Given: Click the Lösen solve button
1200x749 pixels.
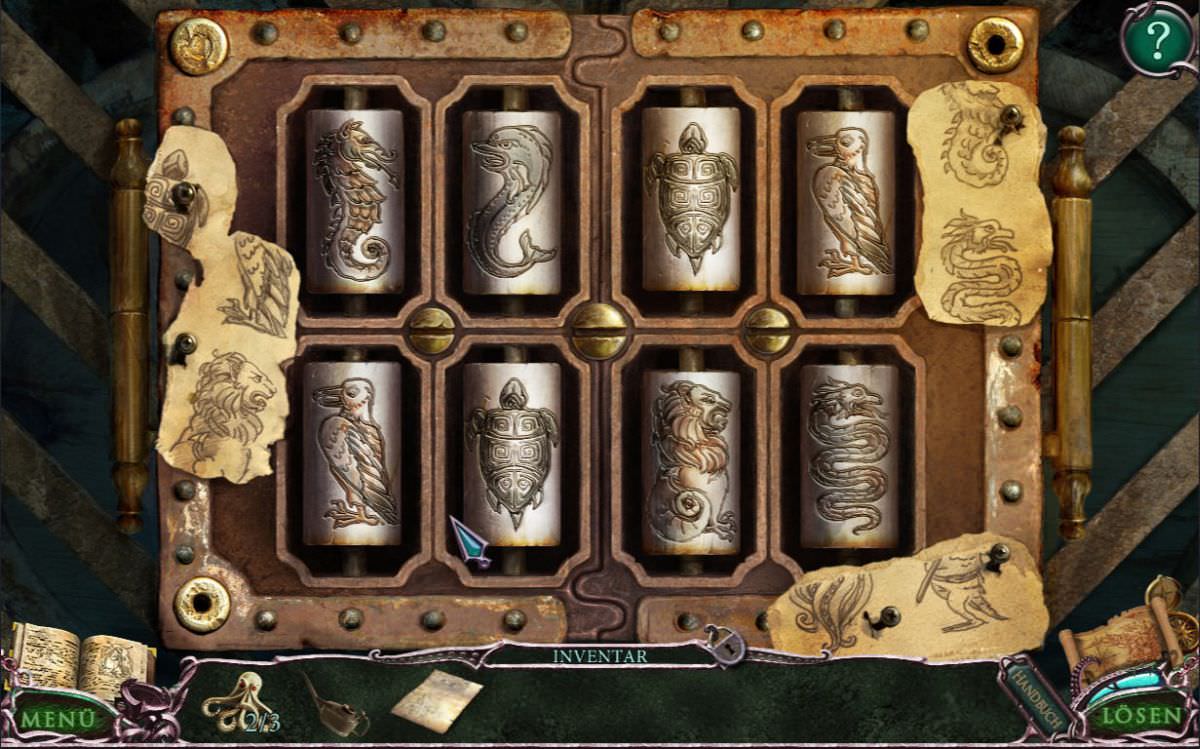Looking at the screenshot, I should click(x=1140, y=715).
